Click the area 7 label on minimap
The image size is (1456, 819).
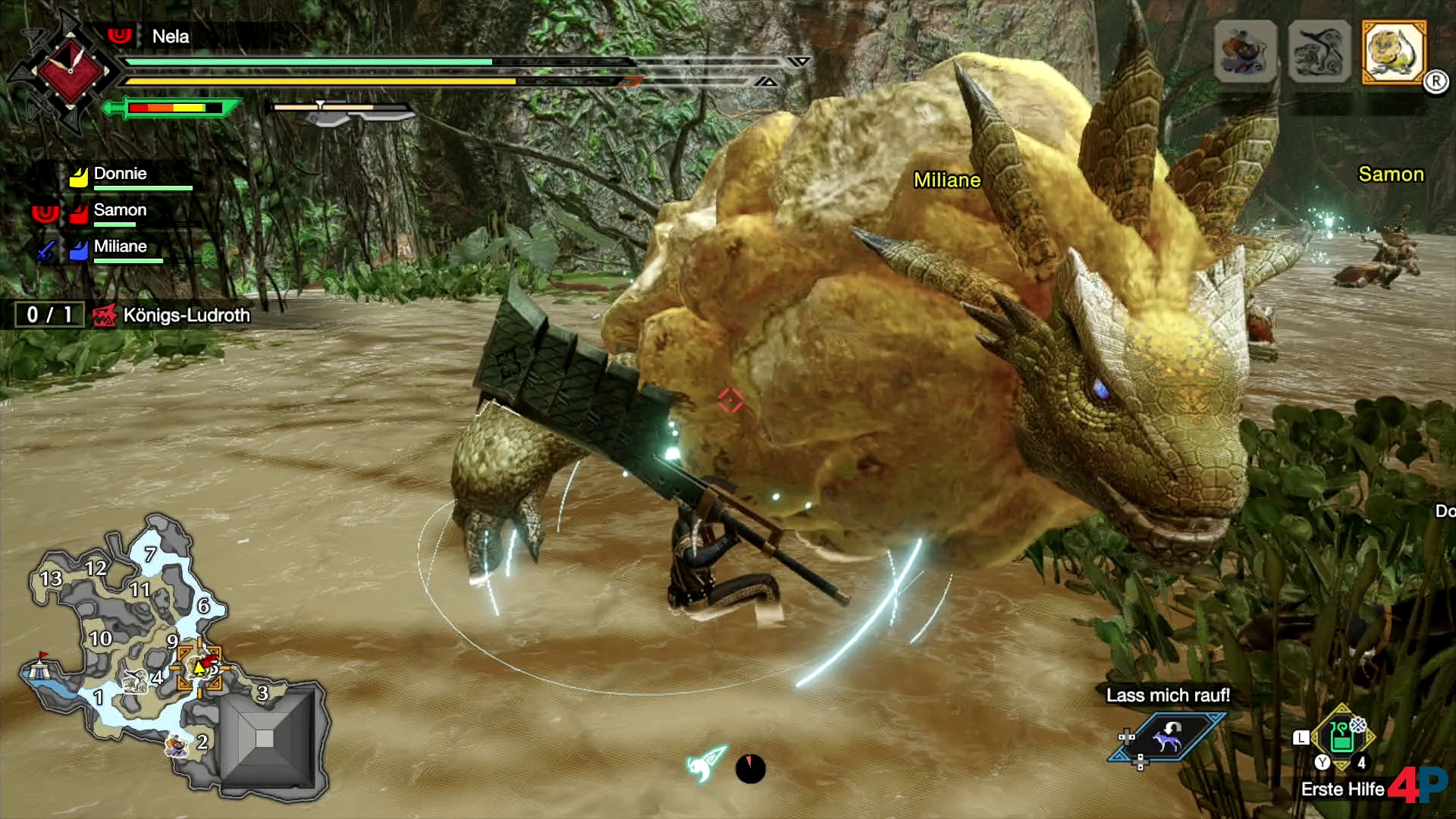pyautogui.click(x=150, y=554)
